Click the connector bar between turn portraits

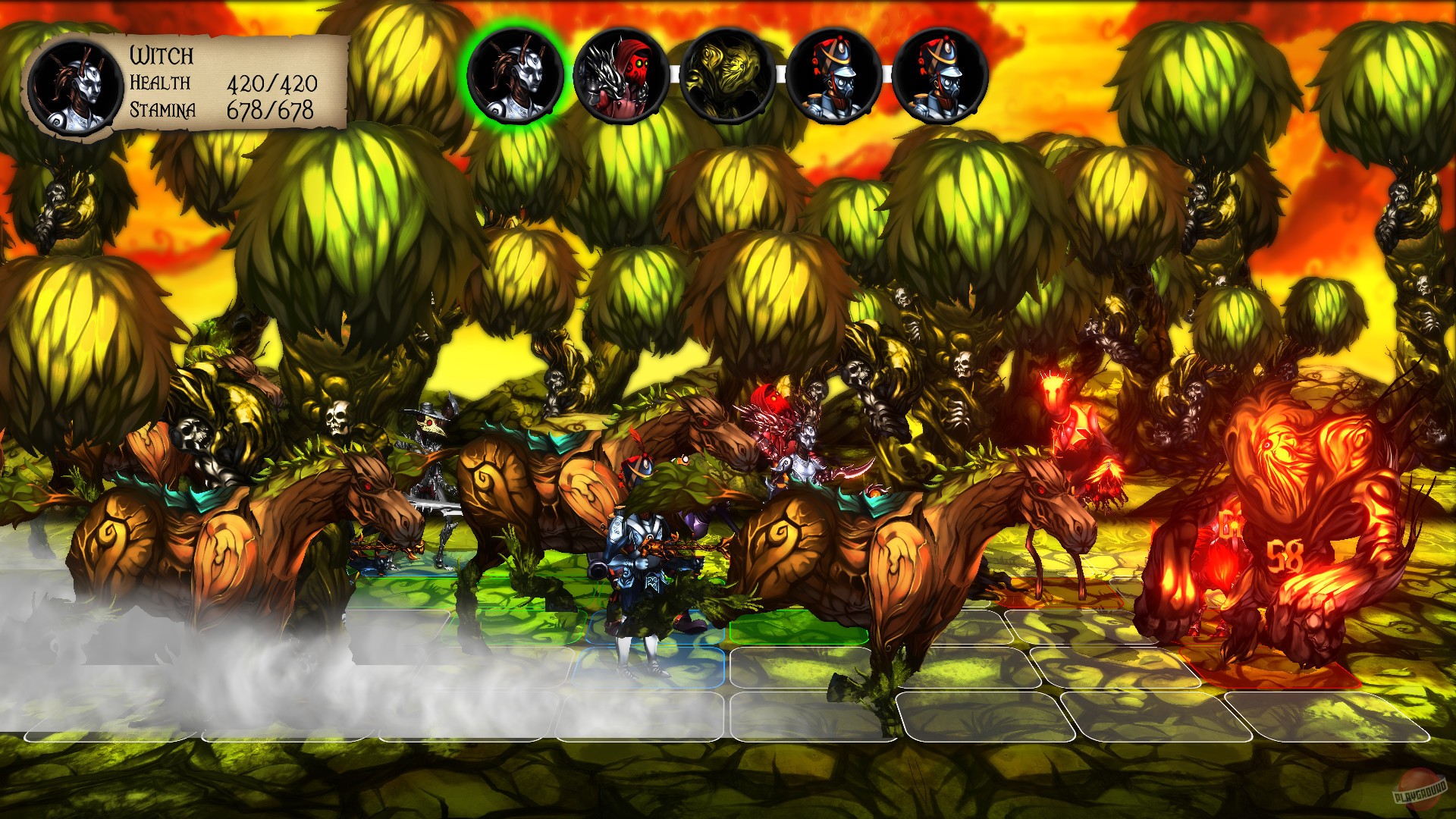(x=675, y=72)
